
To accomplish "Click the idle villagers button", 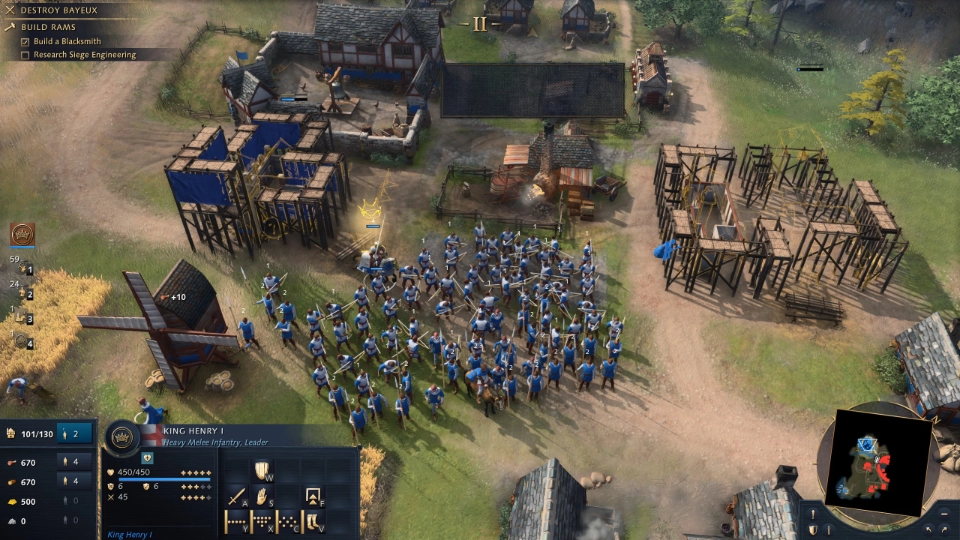I will 75,433.
